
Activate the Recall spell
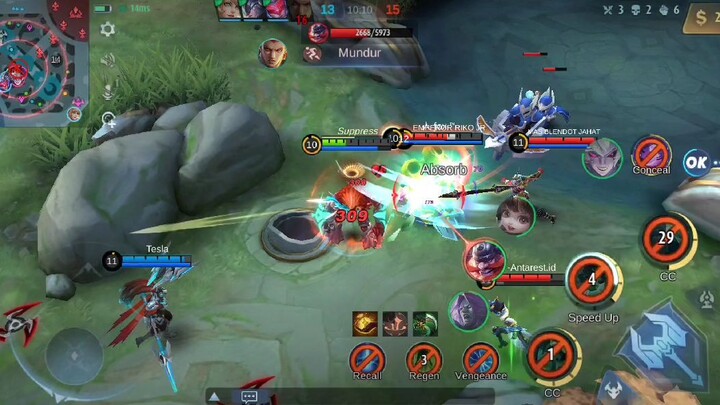(367, 358)
